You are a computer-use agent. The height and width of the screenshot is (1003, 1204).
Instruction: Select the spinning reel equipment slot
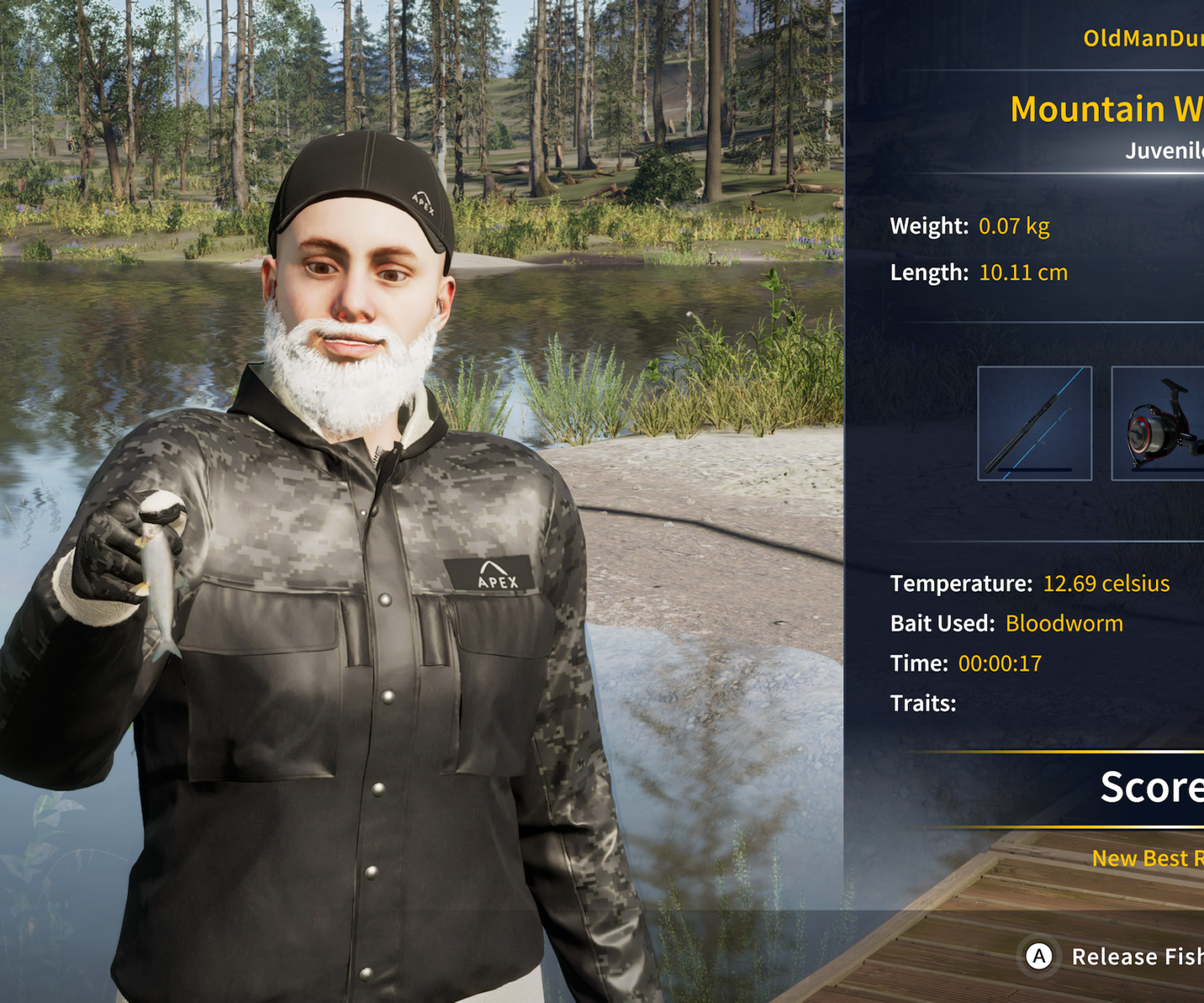tap(1158, 424)
